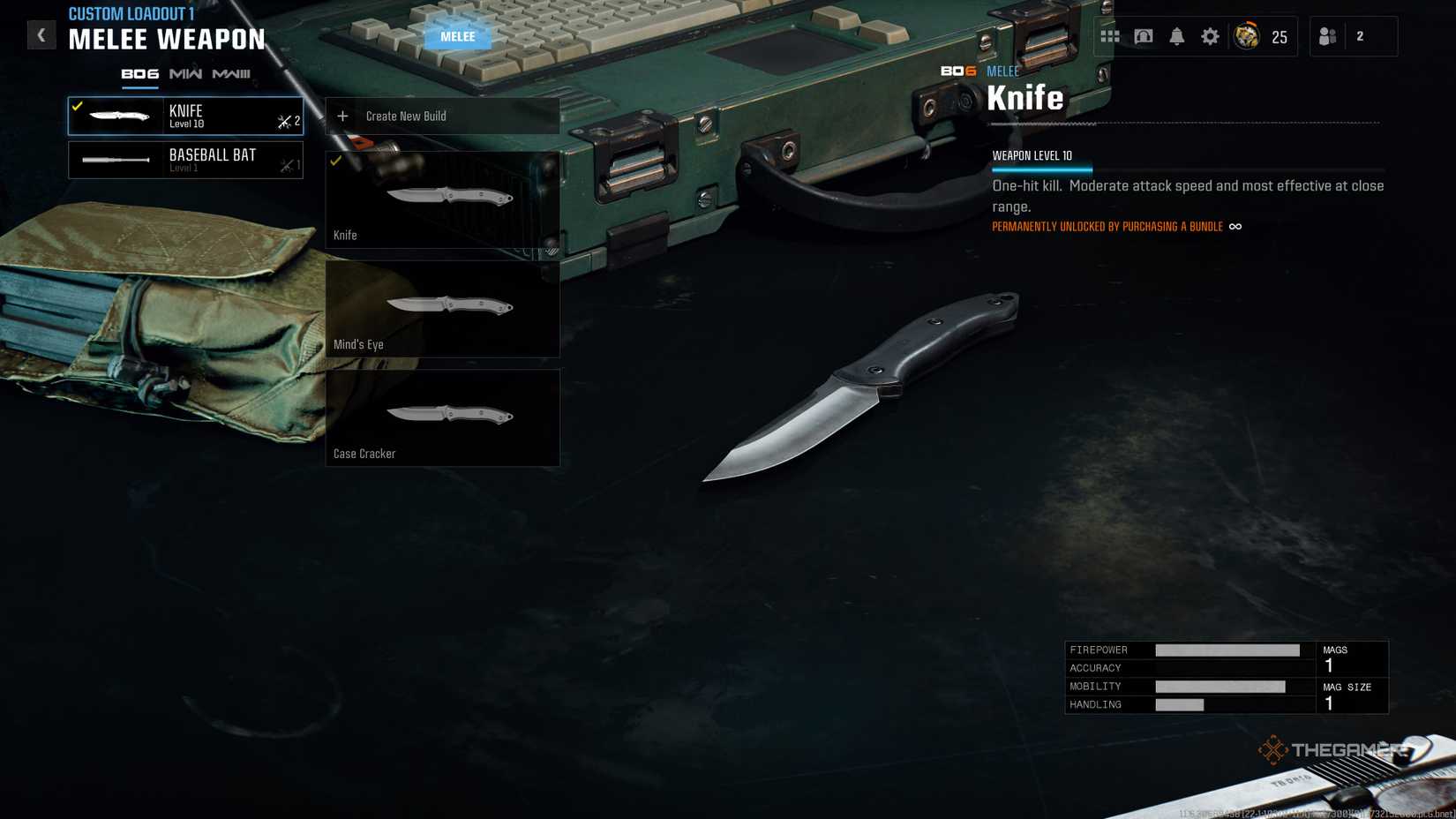Select the Knife build checkmark
Screen dimensions: 1456x819
[x=334, y=162]
